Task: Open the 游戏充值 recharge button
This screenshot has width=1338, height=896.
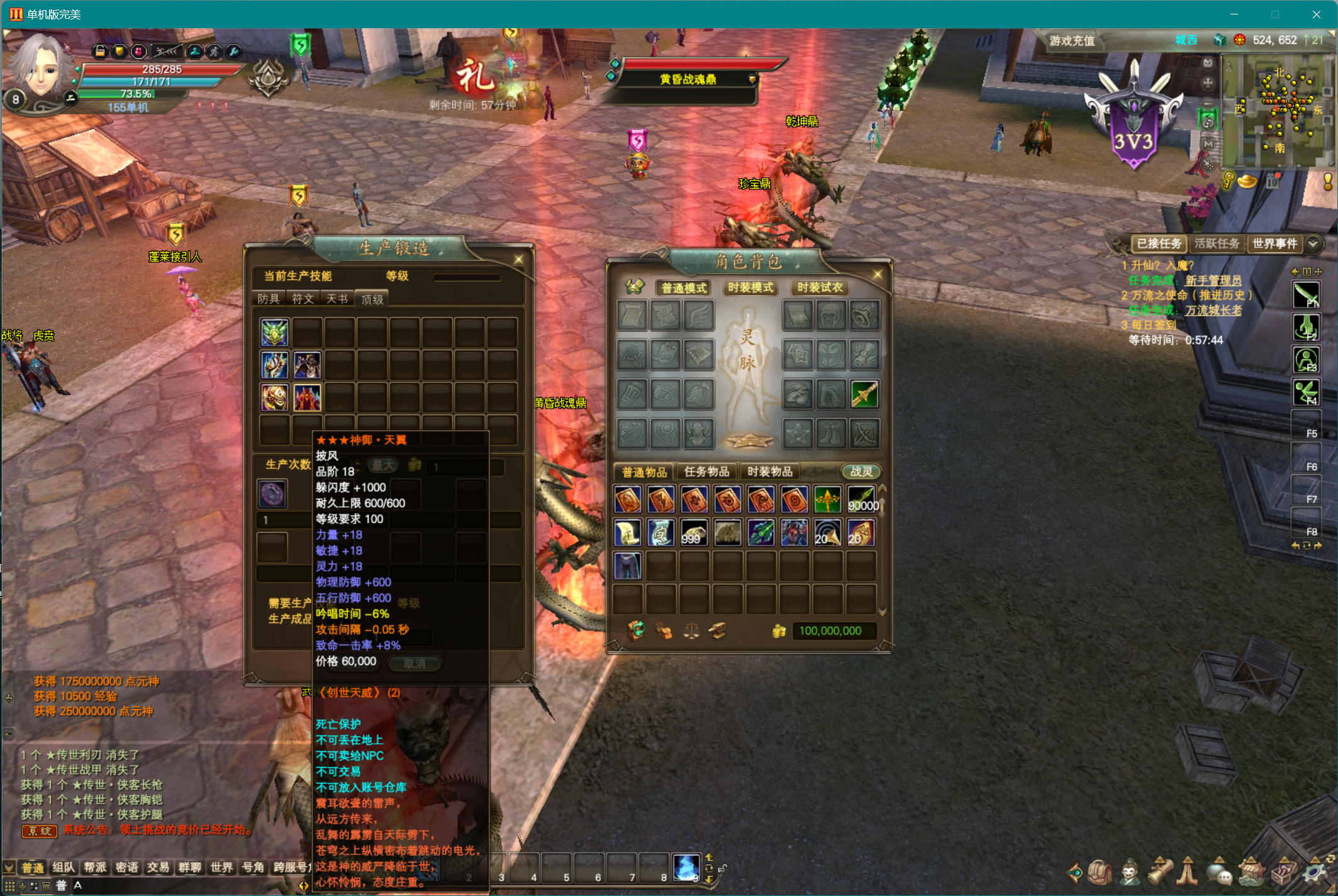Action: (x=1072, y=41)
